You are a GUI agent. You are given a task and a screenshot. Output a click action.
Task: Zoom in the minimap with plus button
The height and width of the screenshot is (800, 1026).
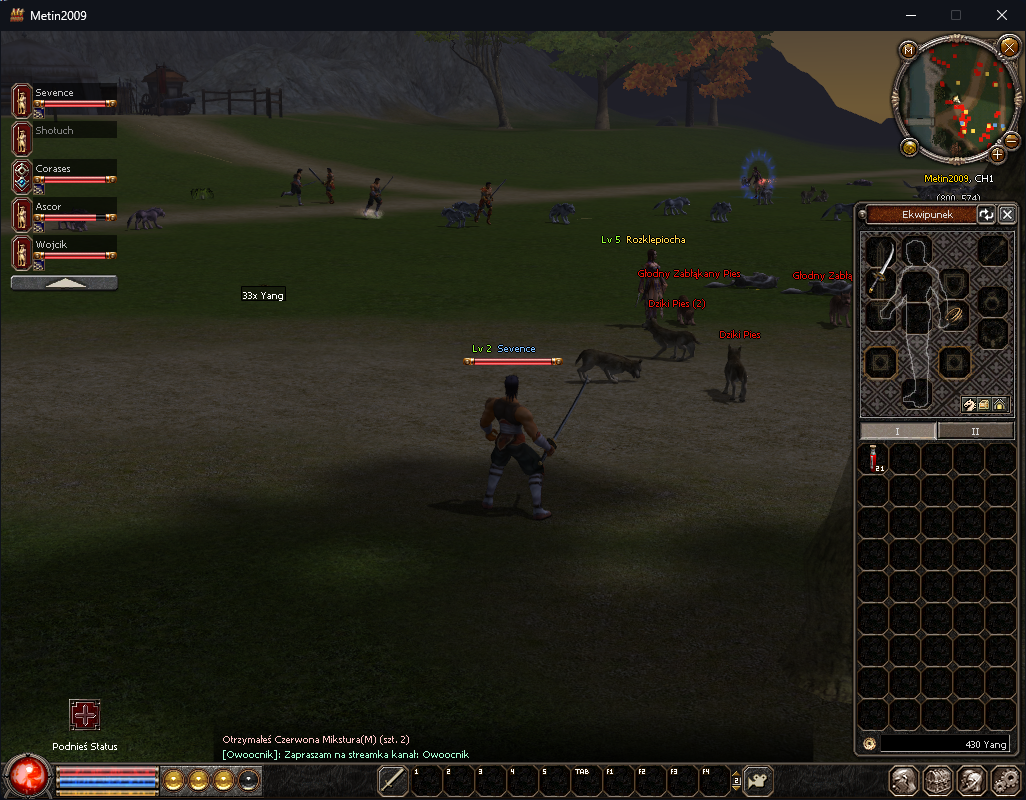tap(997, 154)
